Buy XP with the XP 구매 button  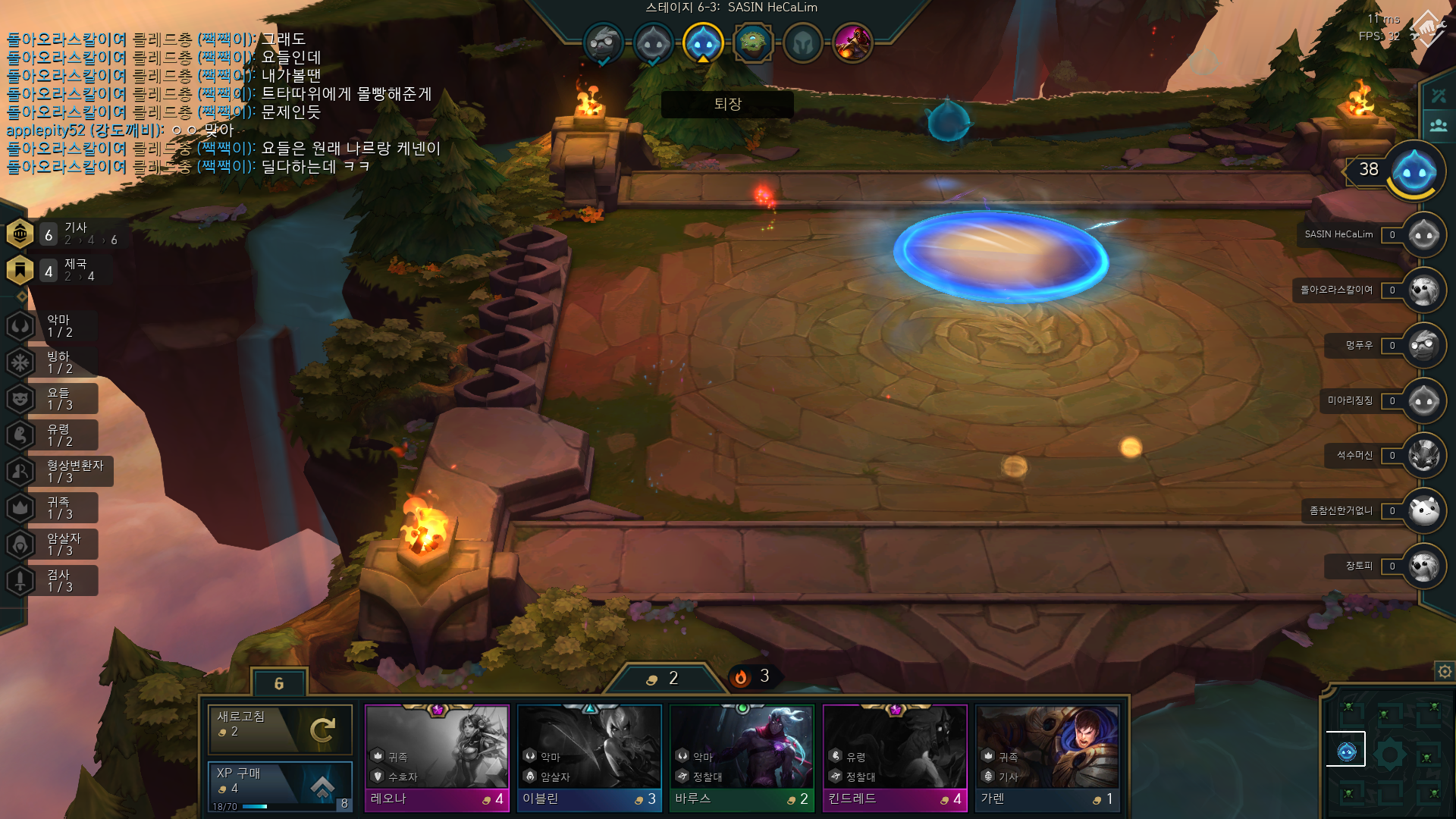point(280,786)
